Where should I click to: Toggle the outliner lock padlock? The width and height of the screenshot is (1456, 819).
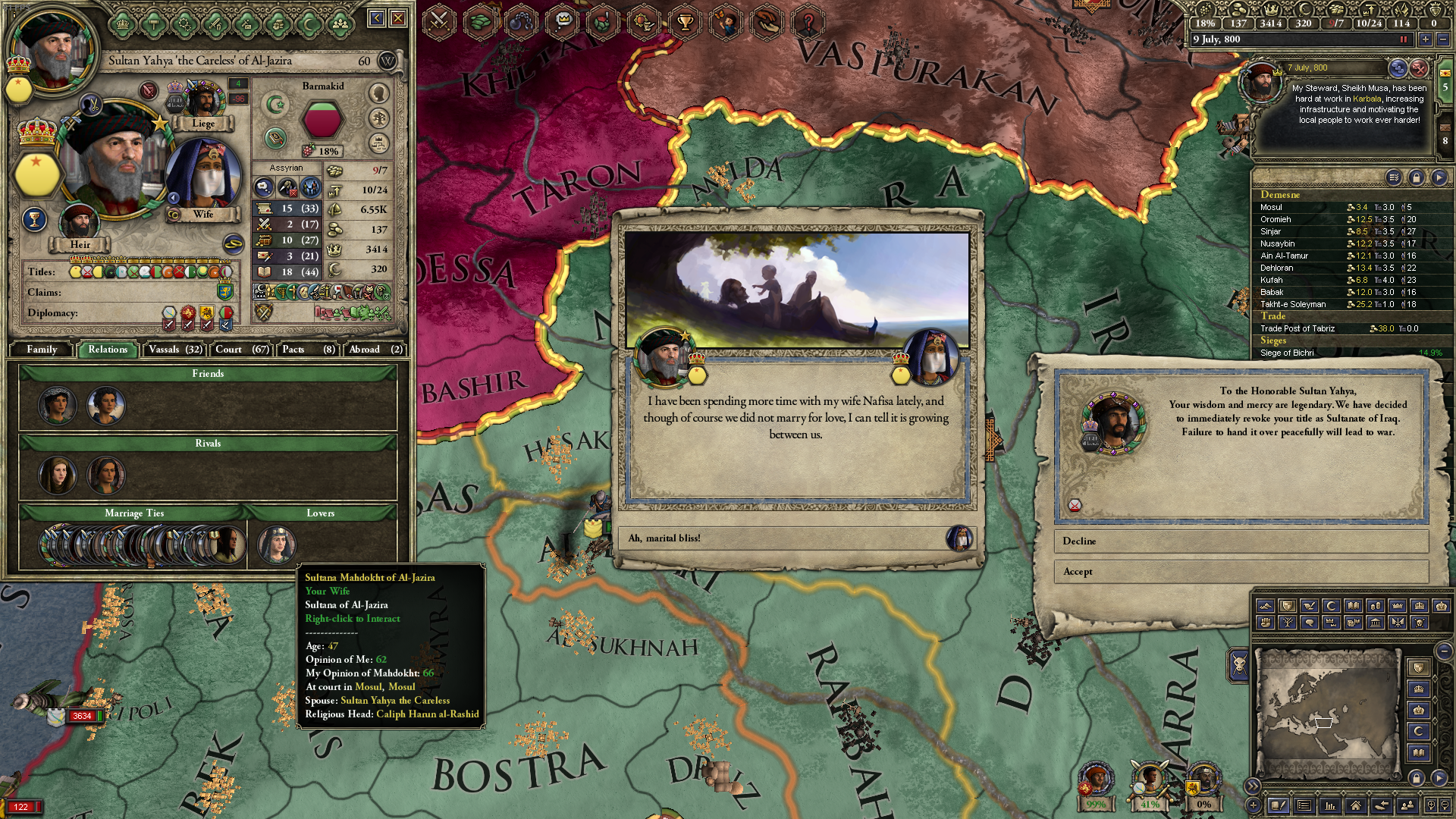pos(1417,177)
